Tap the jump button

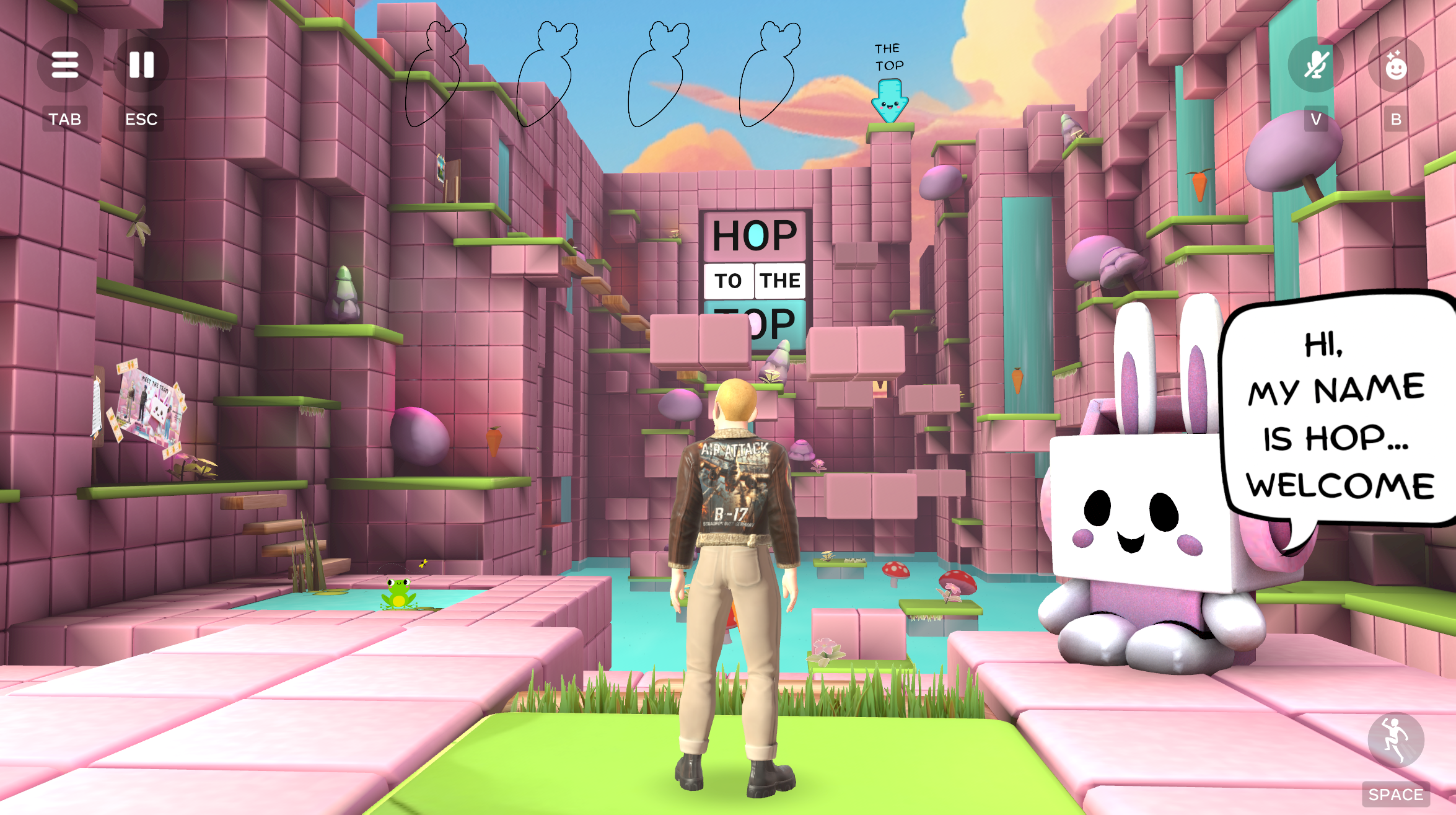[x=1395, y=740]
